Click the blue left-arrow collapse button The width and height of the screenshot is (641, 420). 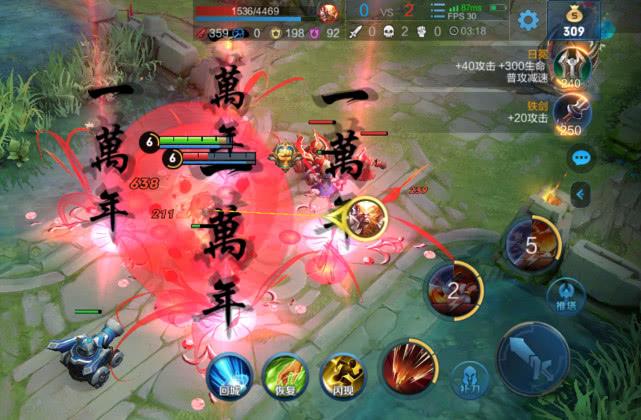579,193
